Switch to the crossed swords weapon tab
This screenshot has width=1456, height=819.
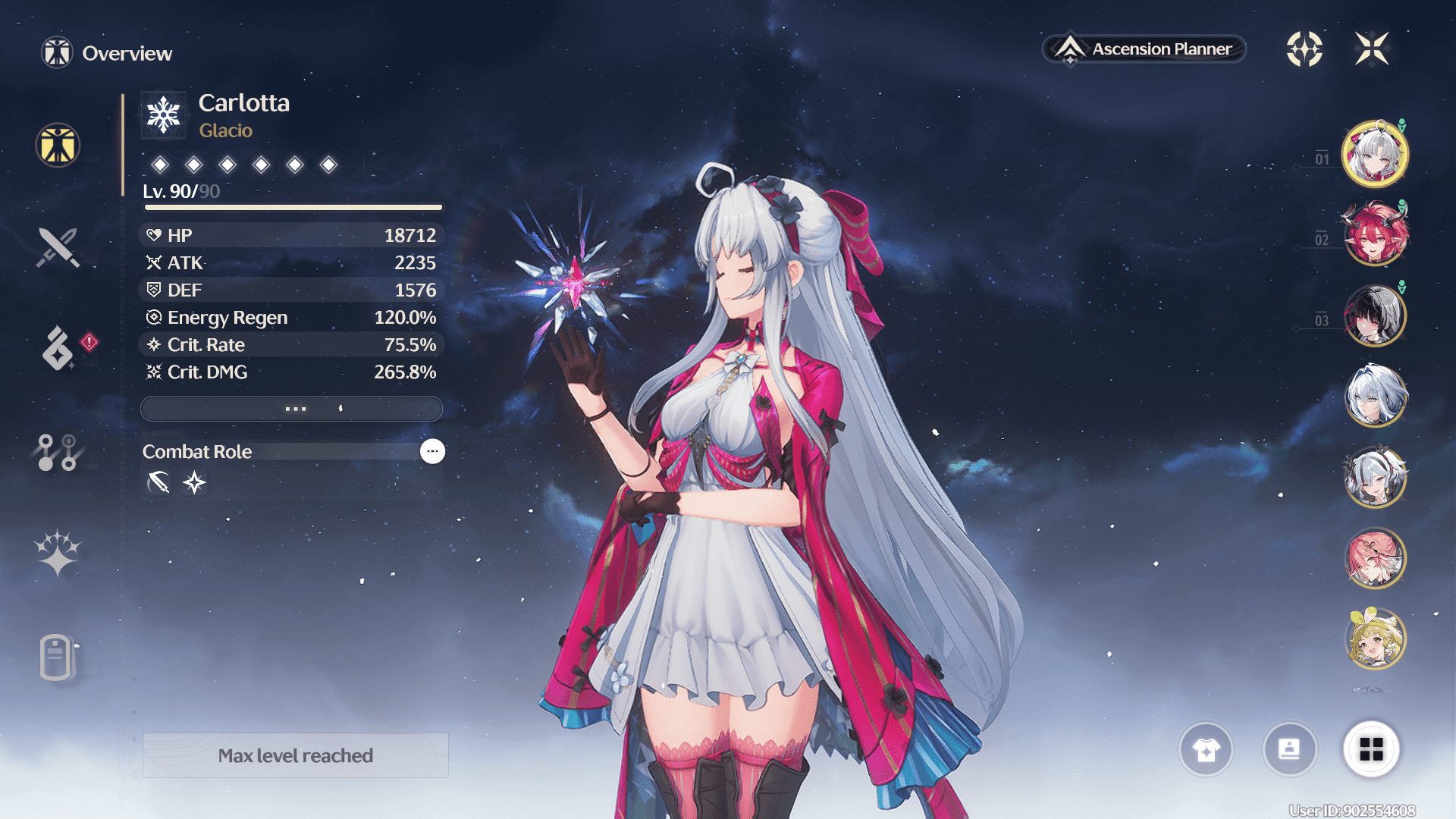(x=58, y=247)
